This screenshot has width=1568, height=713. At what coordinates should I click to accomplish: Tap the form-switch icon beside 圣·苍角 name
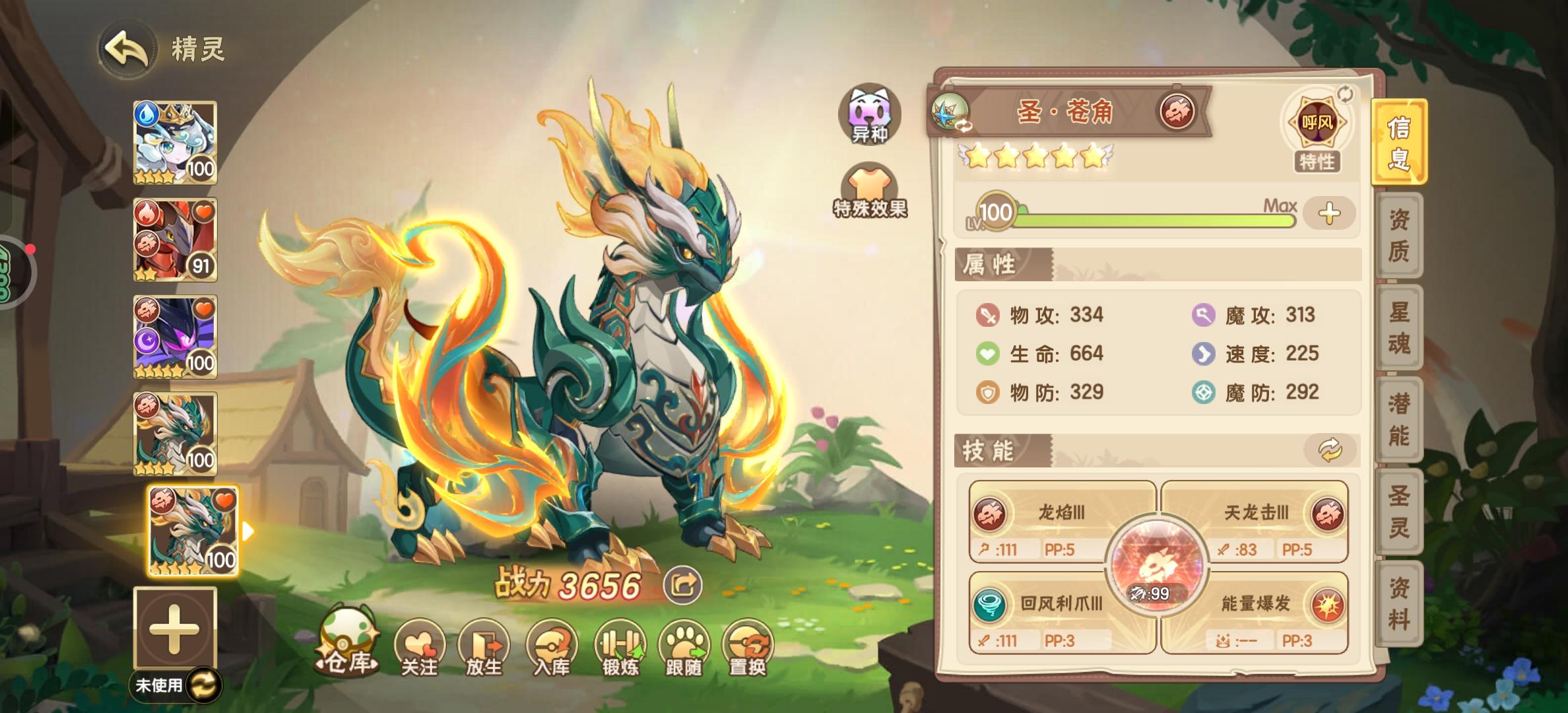click(x=949, y=111)
